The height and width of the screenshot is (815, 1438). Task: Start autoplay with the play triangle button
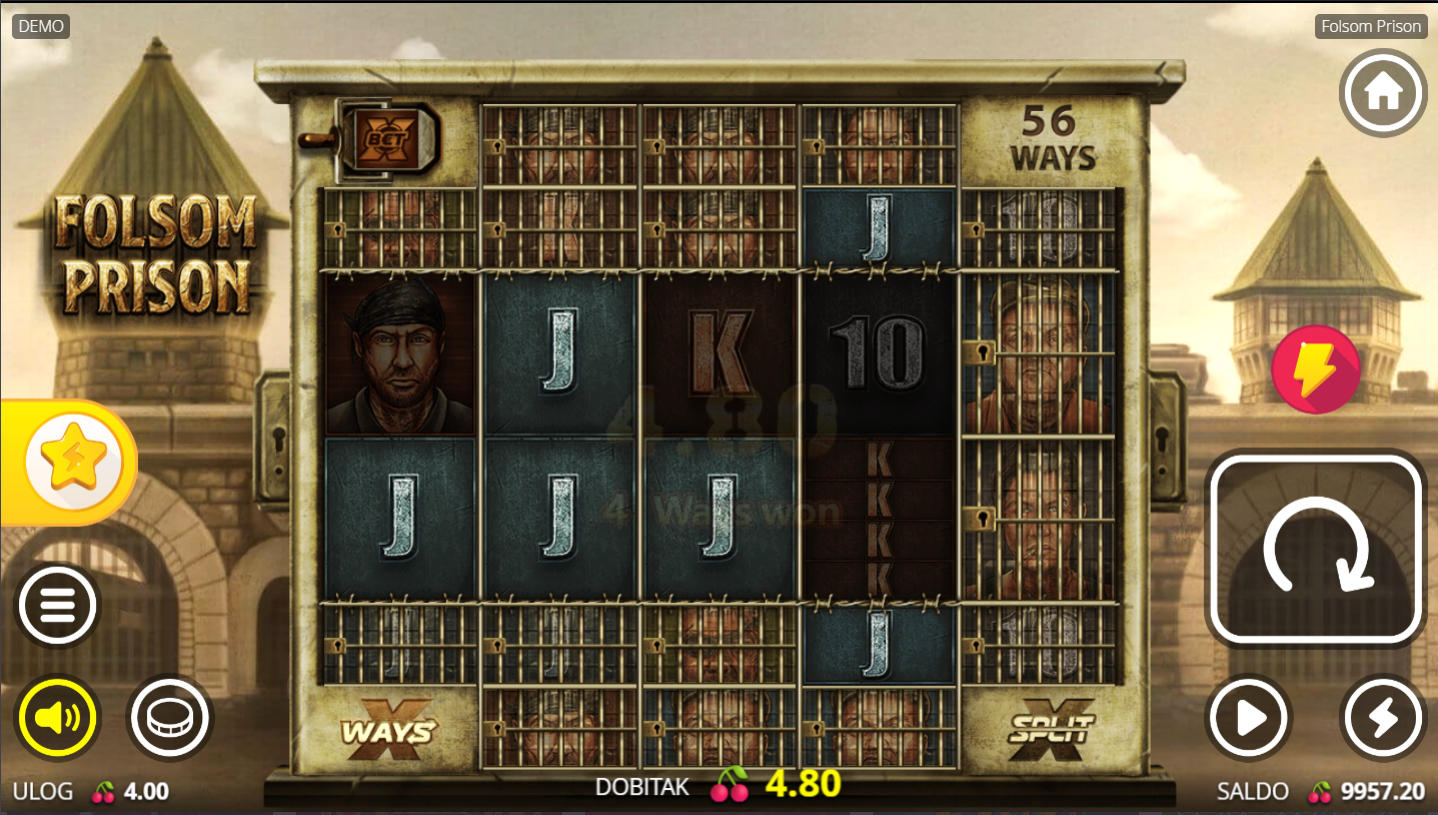tap(1250, 717)
